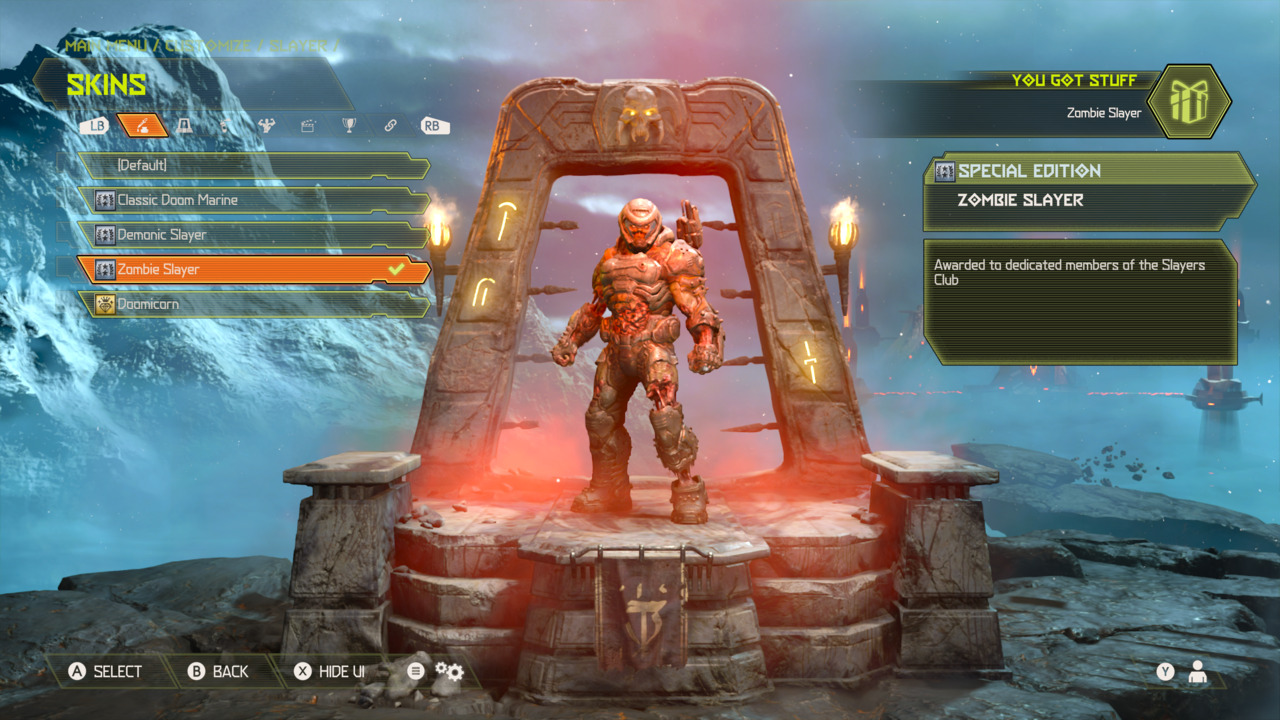Screen dimensions: 1280x720
Task: Click the chain link linked-content tab icon
Action: (392, 126)
